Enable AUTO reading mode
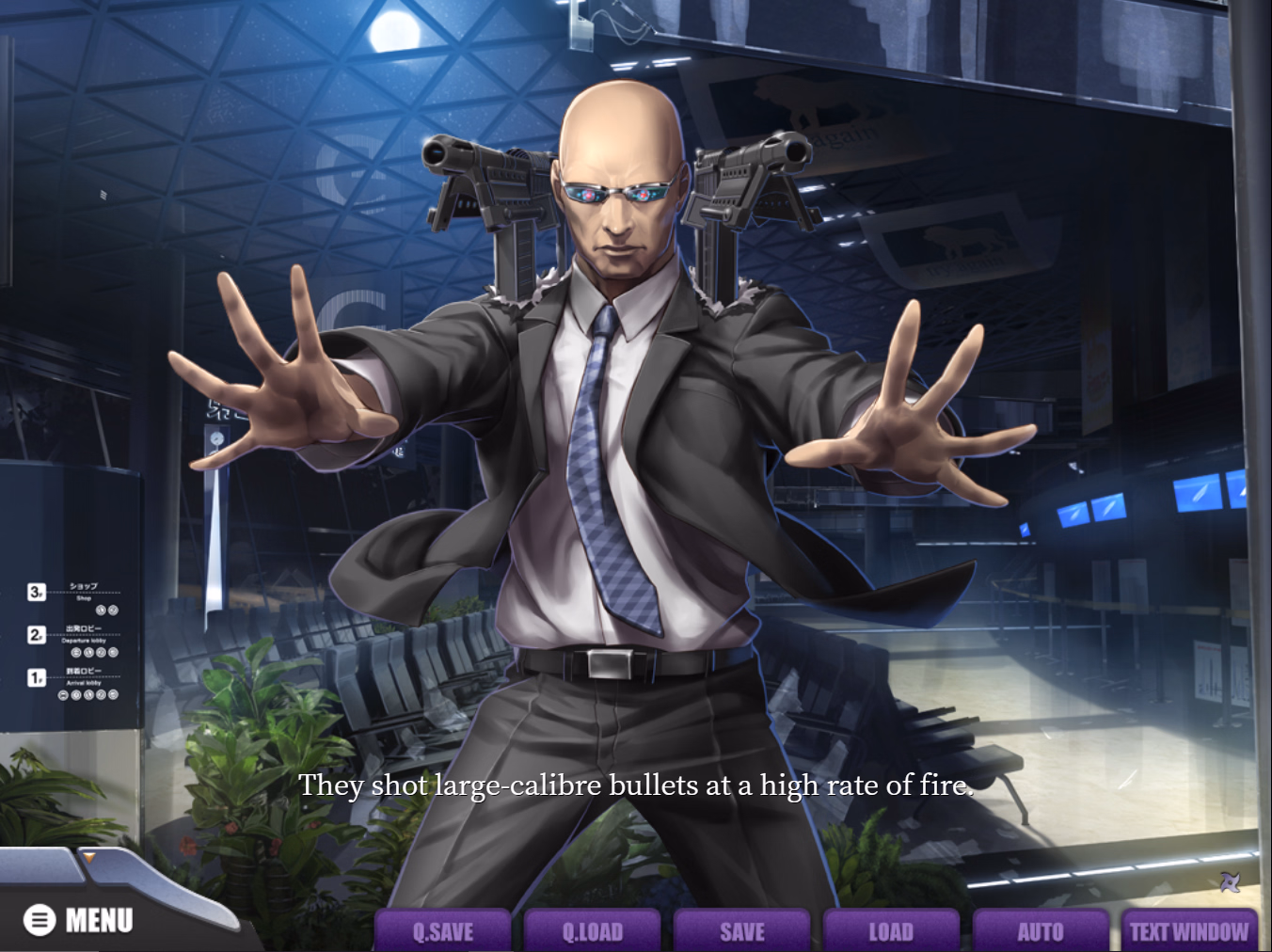 (x=1040, y=931)
